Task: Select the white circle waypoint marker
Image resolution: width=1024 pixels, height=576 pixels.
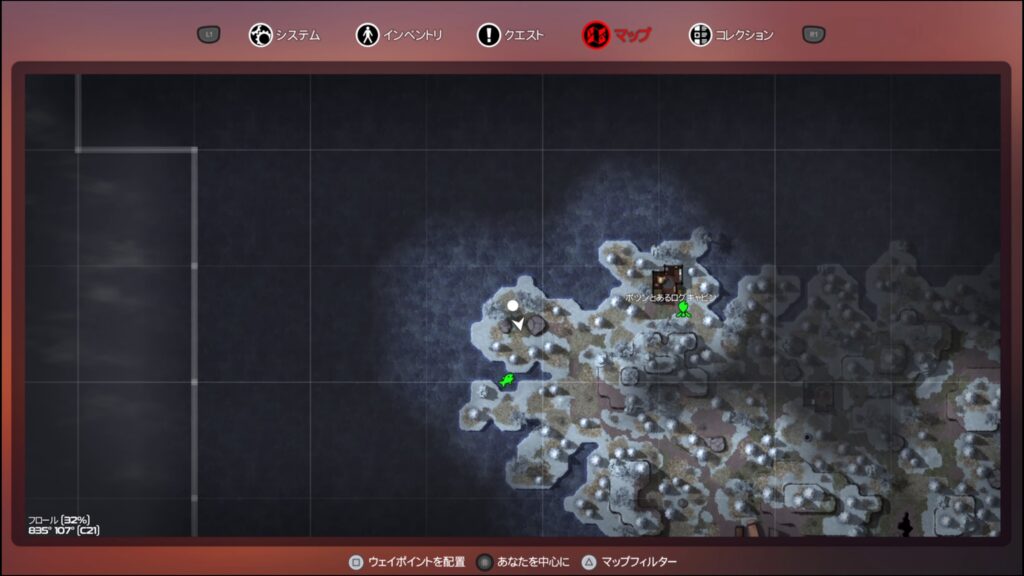Action: tap(513, 305)
